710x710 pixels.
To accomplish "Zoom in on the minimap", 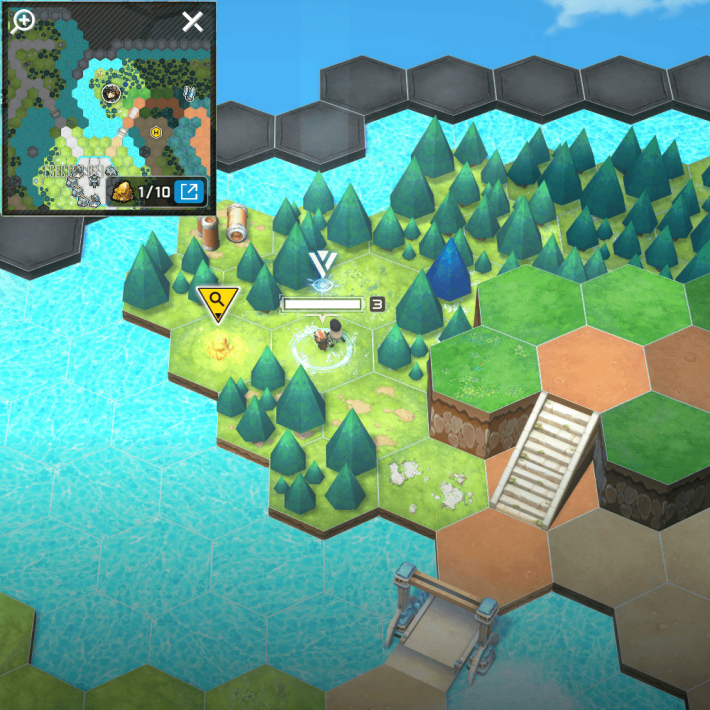I will 21,21.
